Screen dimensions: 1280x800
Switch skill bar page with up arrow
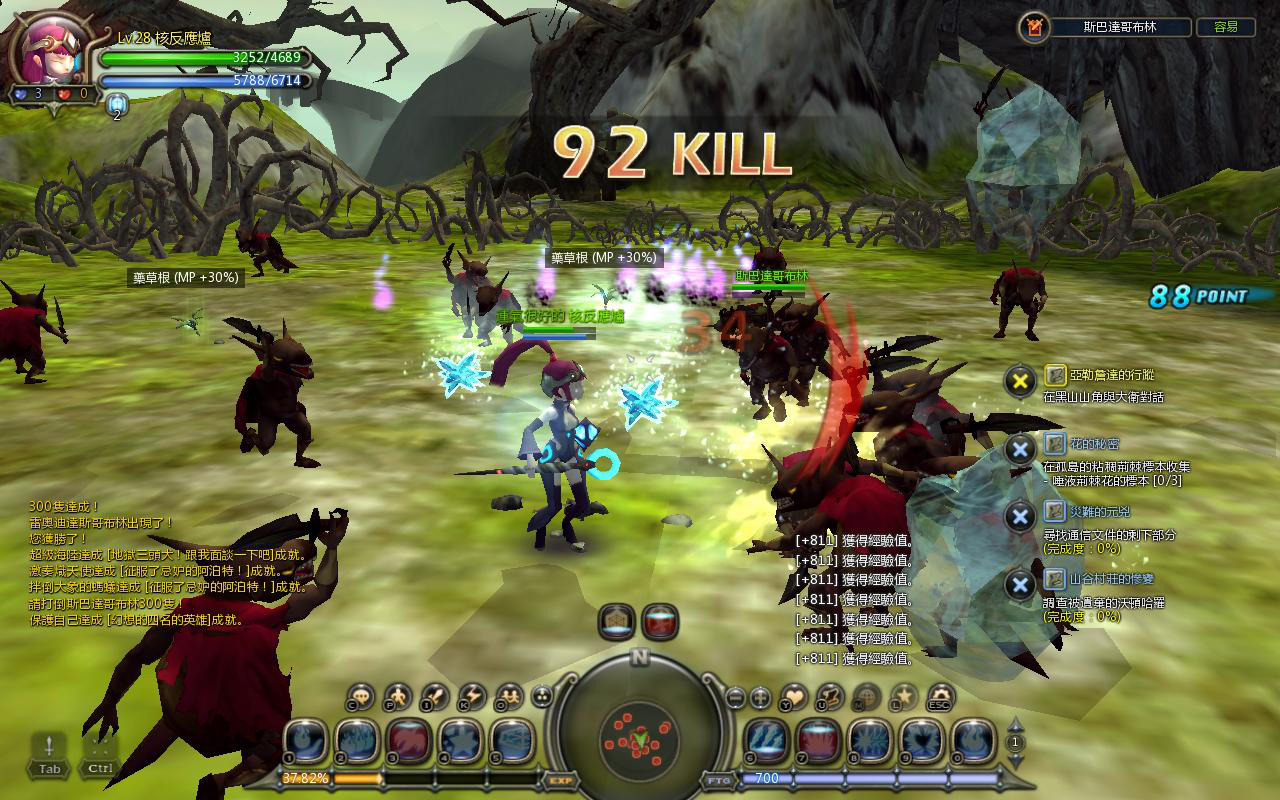coord(1016,726)
